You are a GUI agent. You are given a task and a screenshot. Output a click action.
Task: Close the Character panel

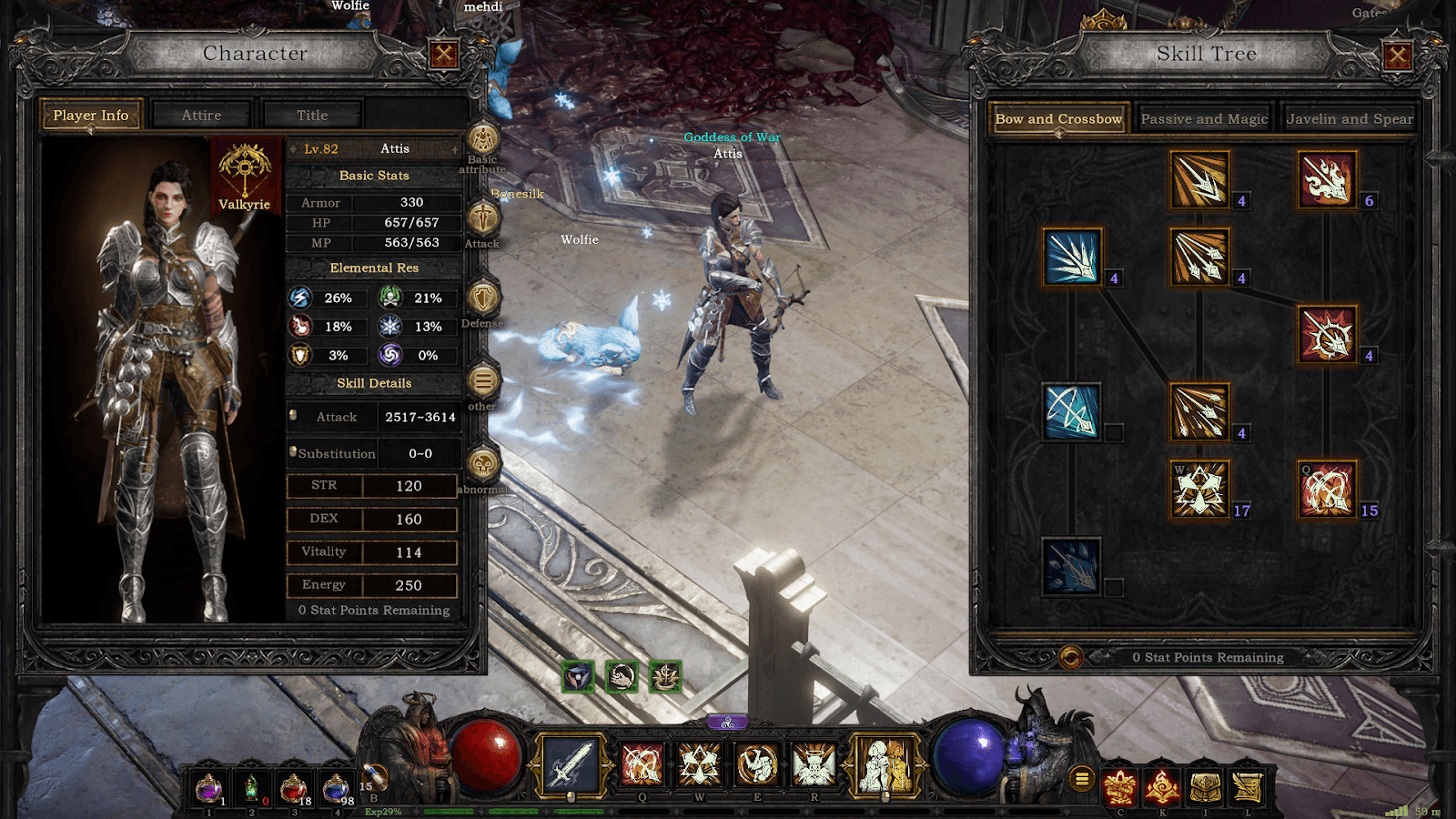[x=443, y=55]
